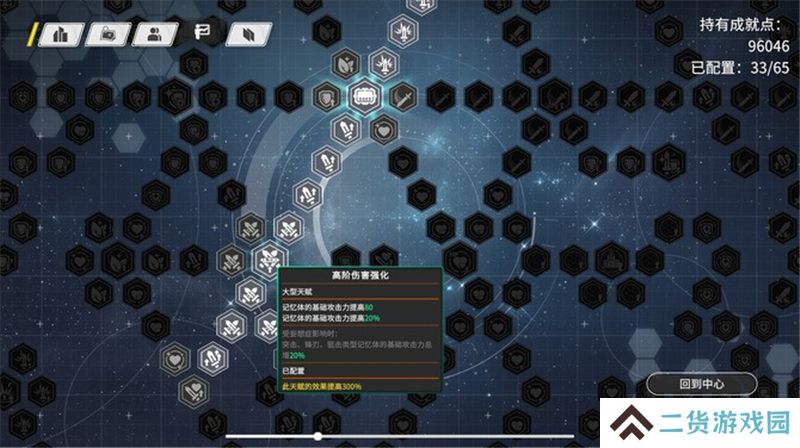Open the city buildings tab
The image size is (800, 448).
point(62,34)
